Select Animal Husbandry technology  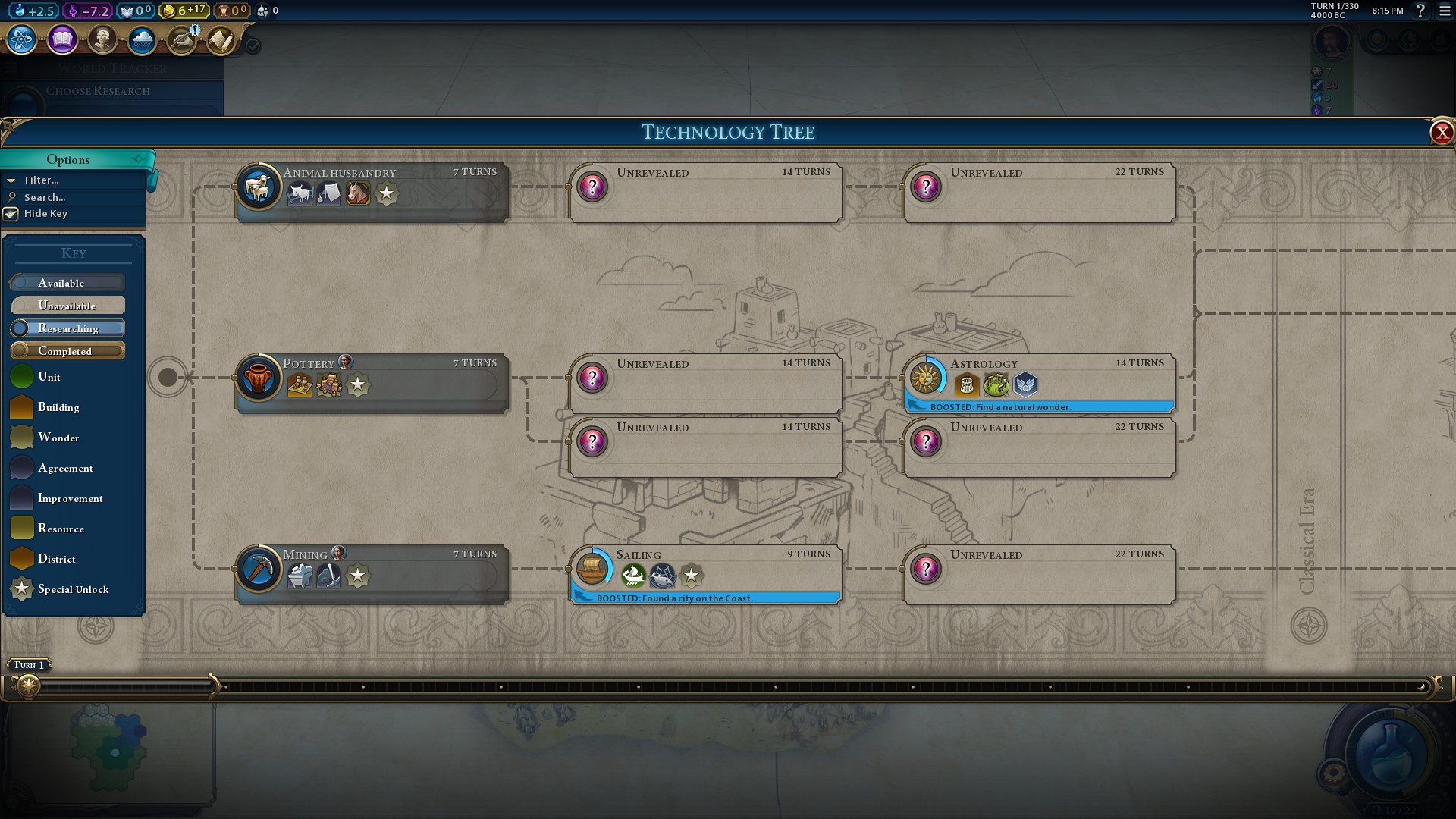click(x=372, y=191)
